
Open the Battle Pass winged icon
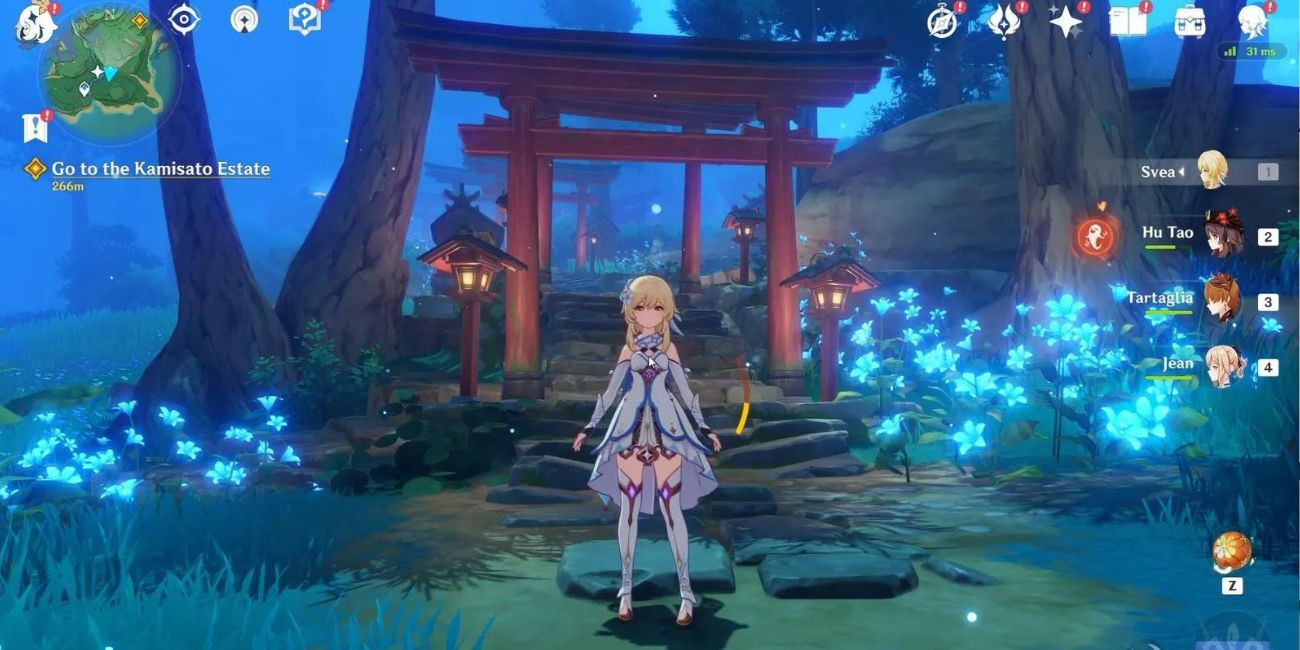click(x=1003, y=21)
